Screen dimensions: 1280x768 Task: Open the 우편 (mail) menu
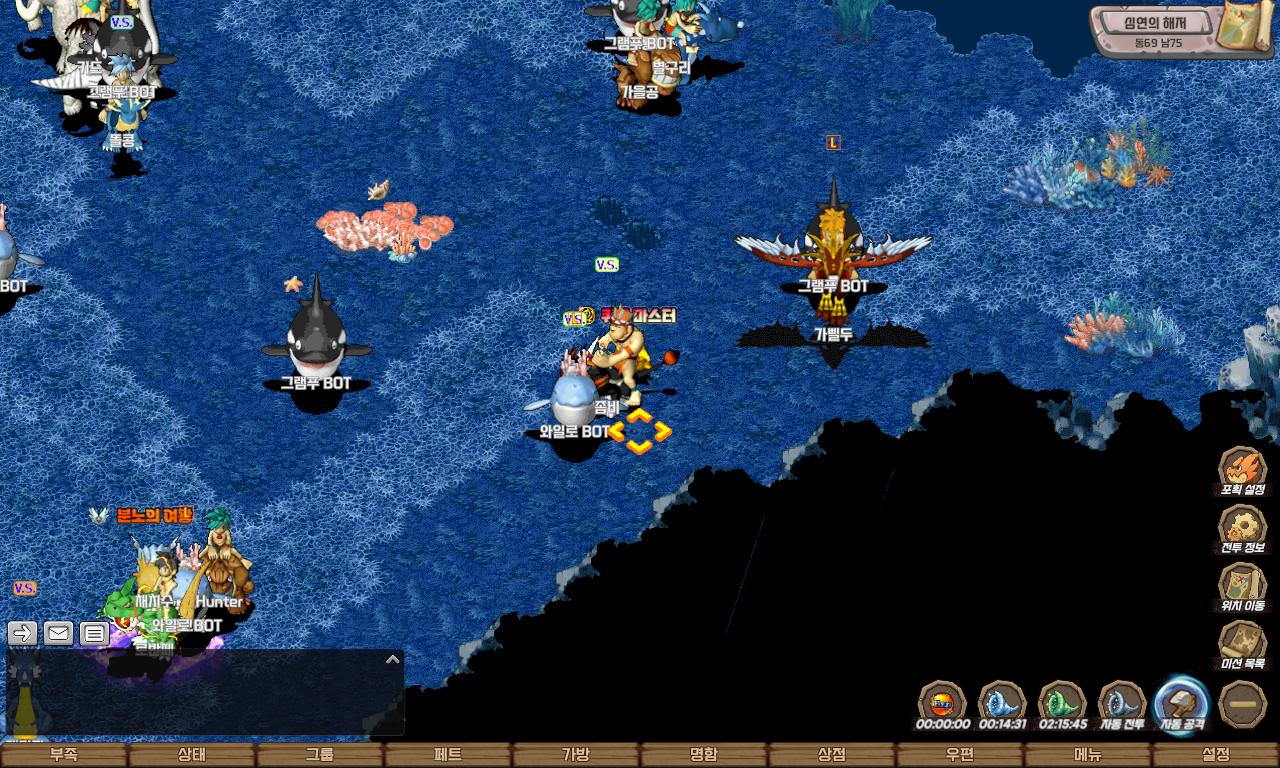[960, 755]
